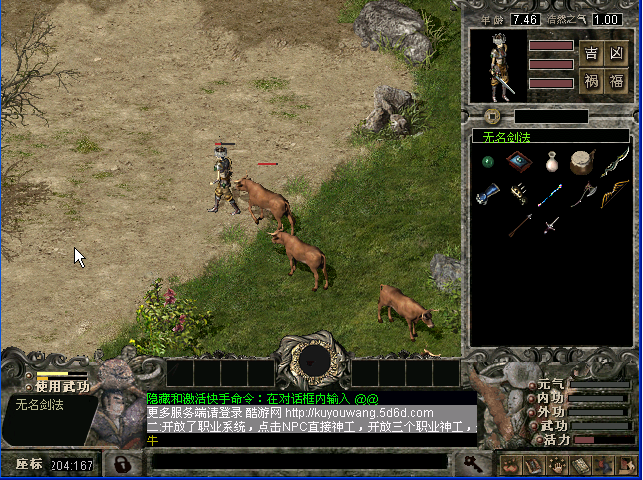Image resolution: width=643 pixels, height=480 pixels.
Task: Select the 凶 button
Action: pos(616,53)
